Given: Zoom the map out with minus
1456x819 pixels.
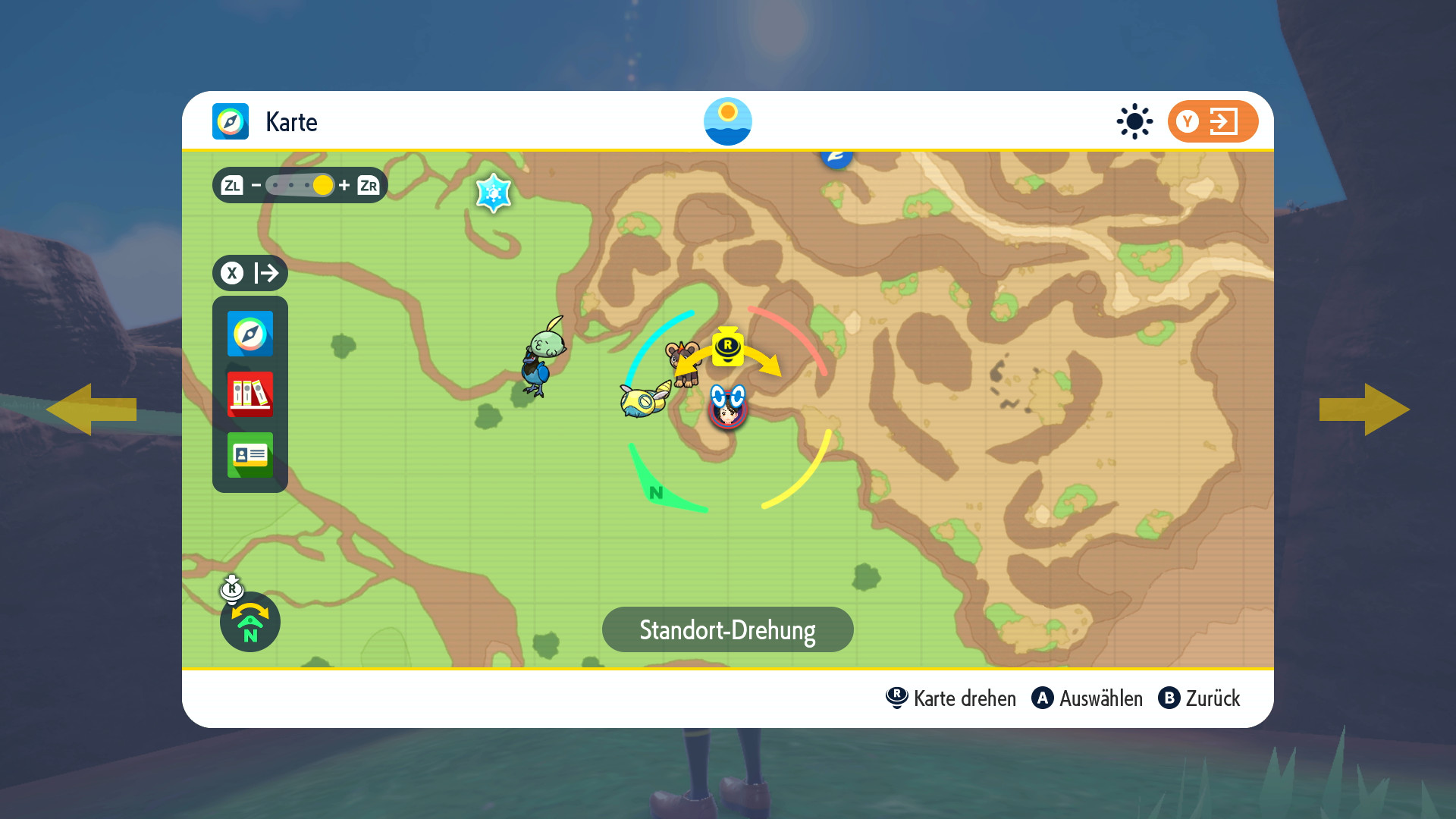Looking at the screenshot, I should [x=256, y=185].
